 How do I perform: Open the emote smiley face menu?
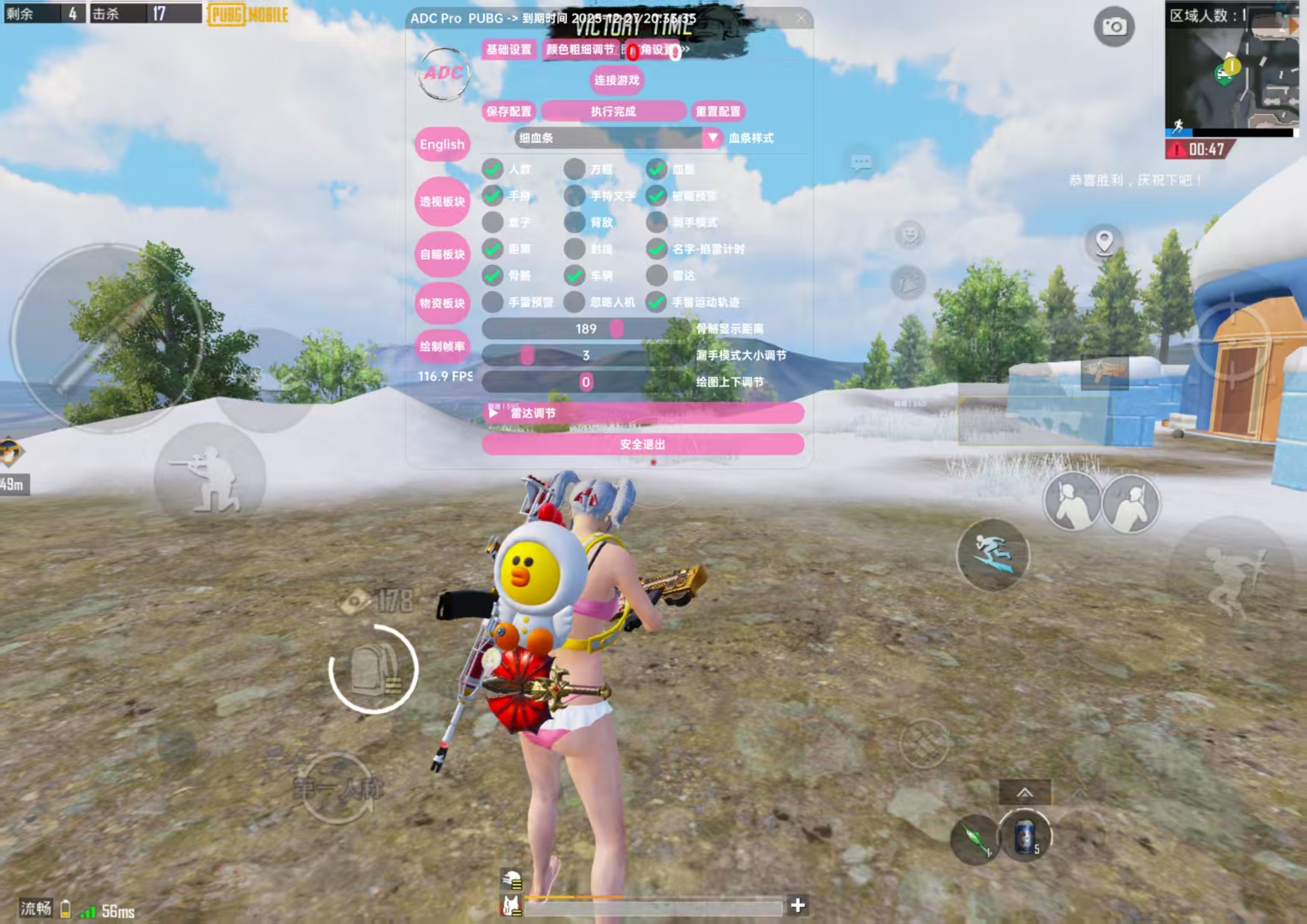[x=910, y=233]
